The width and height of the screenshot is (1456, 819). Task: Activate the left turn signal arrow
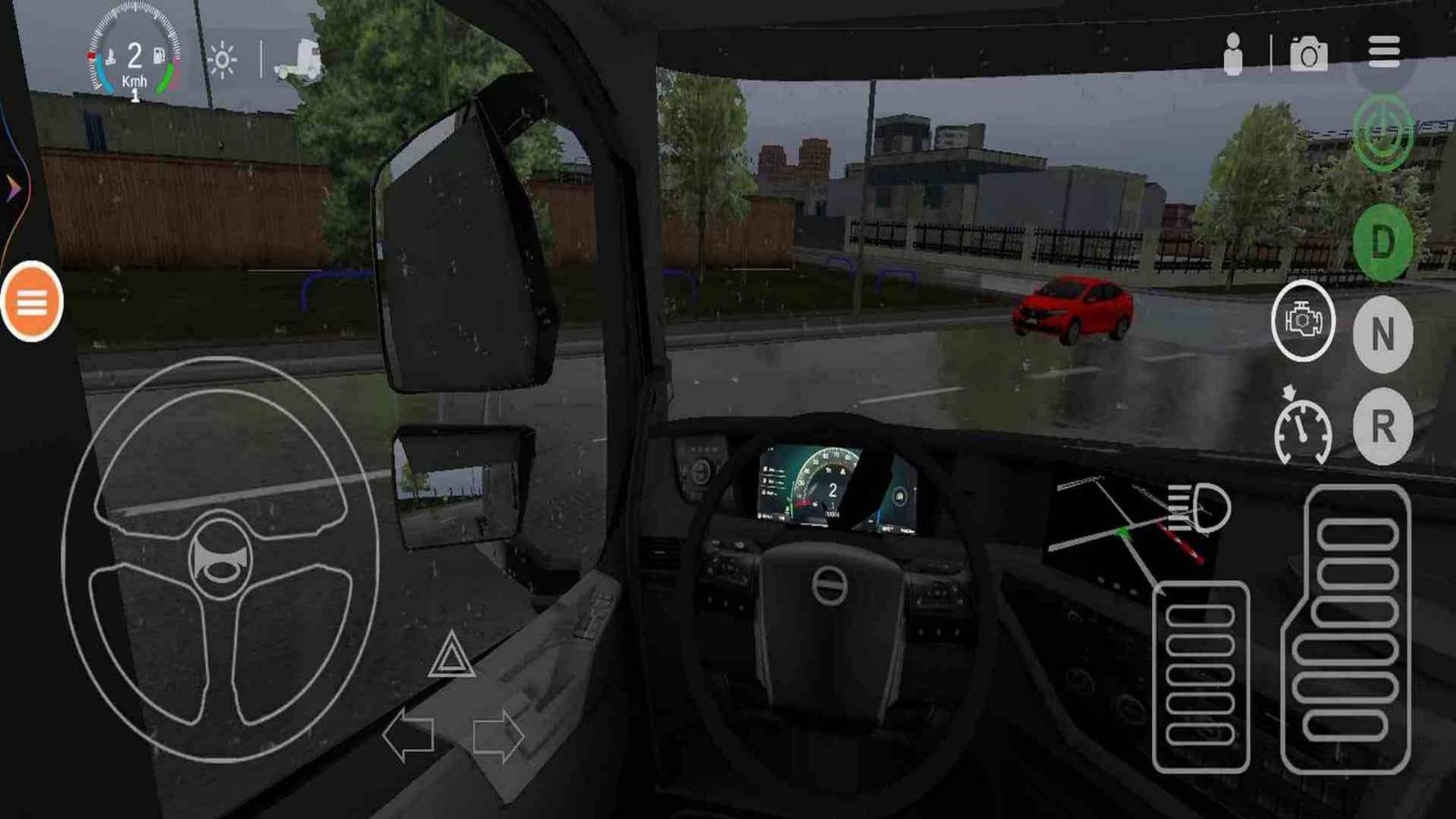[408, 735]
